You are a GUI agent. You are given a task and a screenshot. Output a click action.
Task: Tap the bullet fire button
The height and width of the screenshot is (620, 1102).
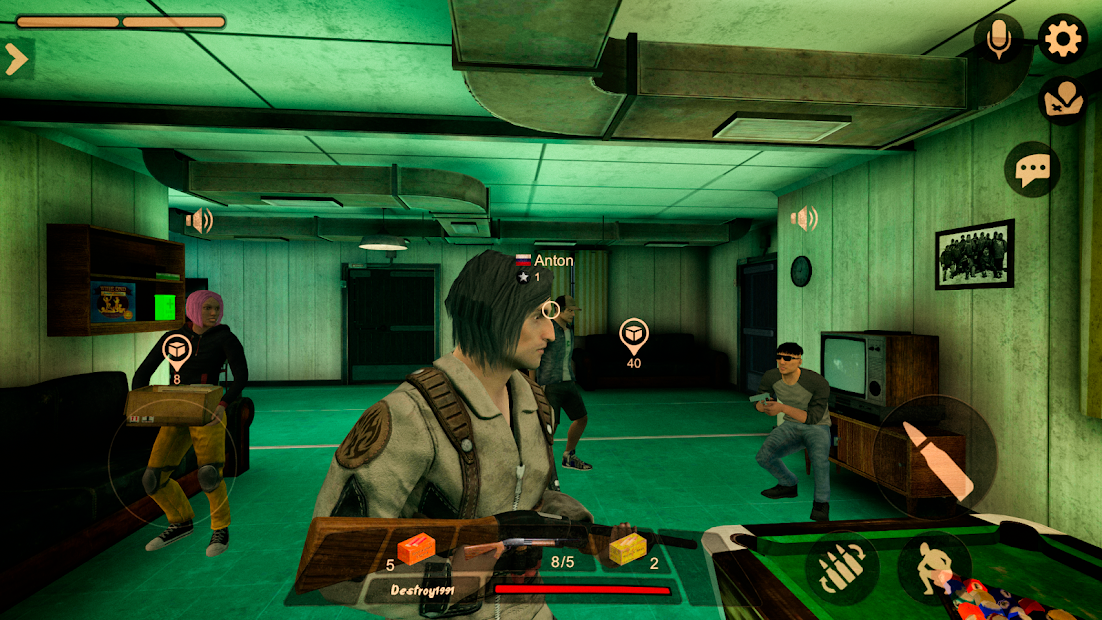934,458
